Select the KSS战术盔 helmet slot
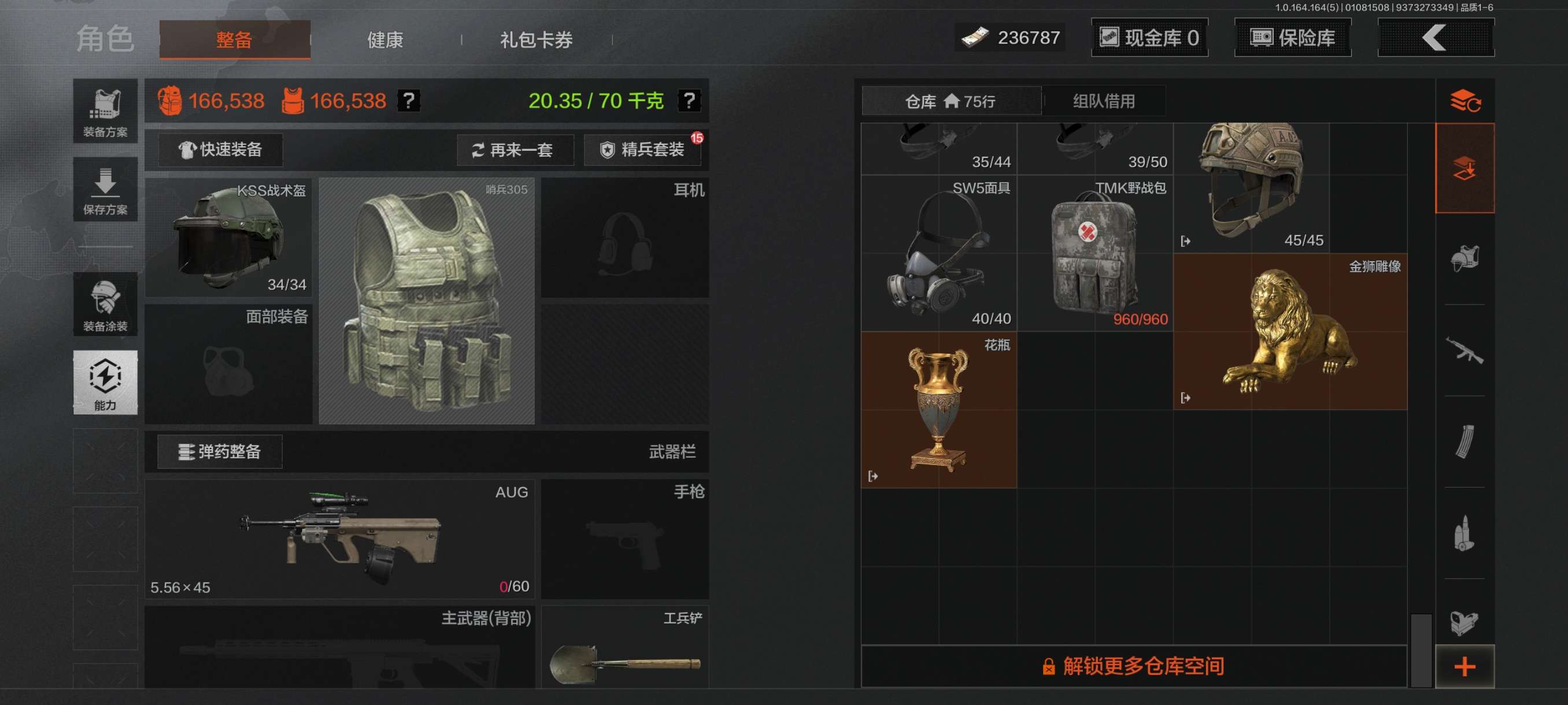 coord(229,238)
